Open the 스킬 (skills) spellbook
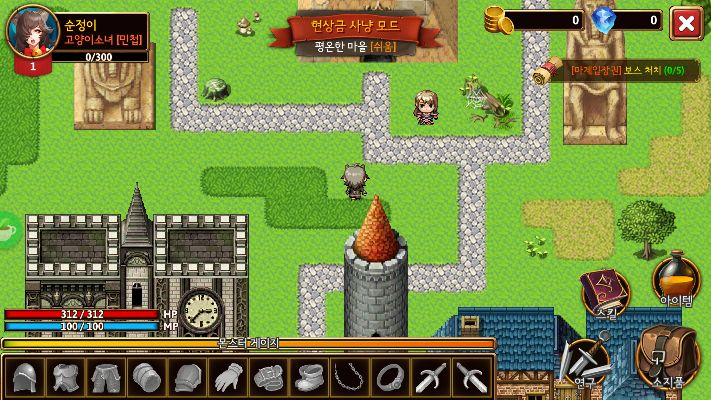 [x=604, y=292]
